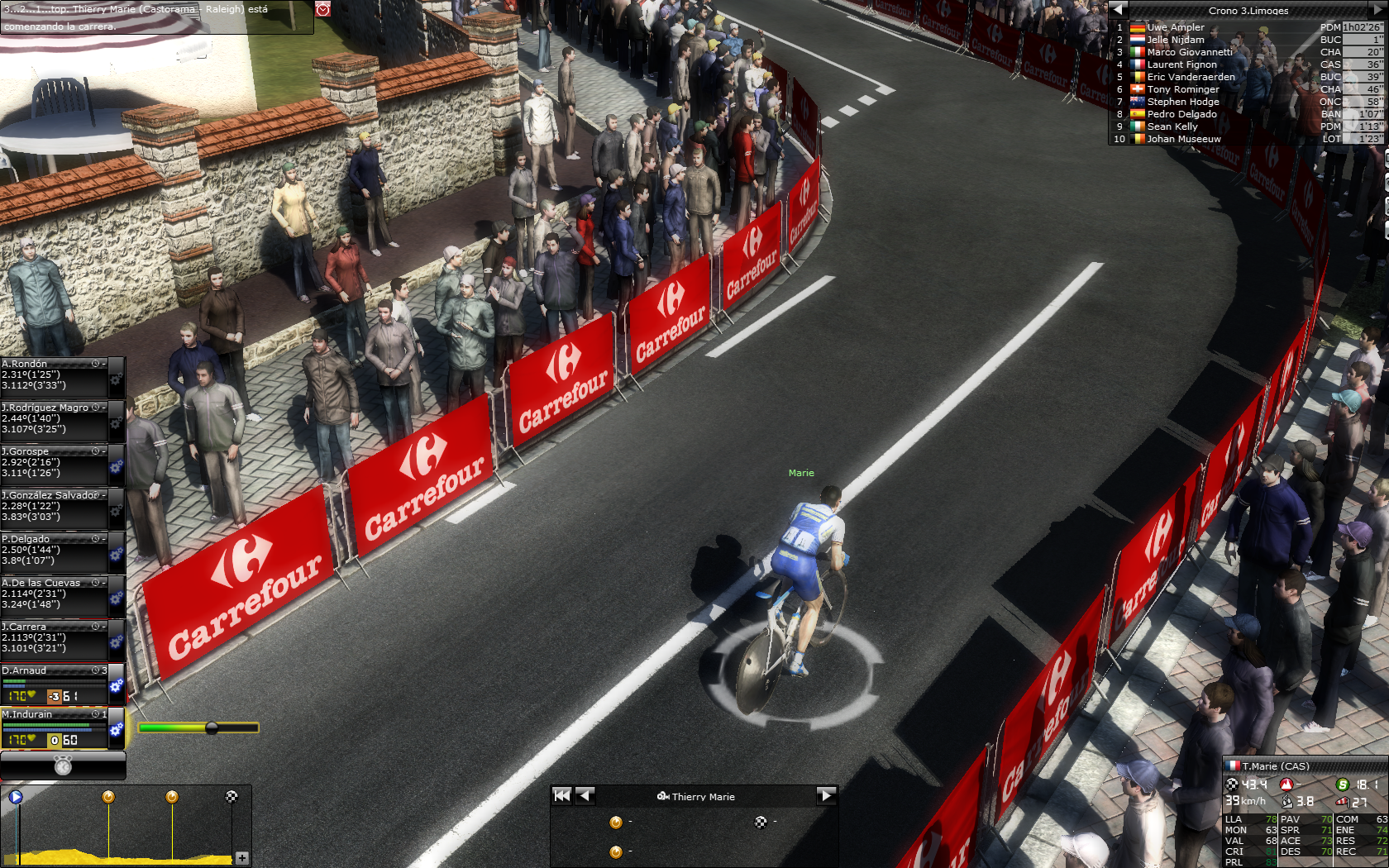Viewport: 1389px width, 868px height.
Task: Click the blue start marker on the profile
Action: pos(16,797)
